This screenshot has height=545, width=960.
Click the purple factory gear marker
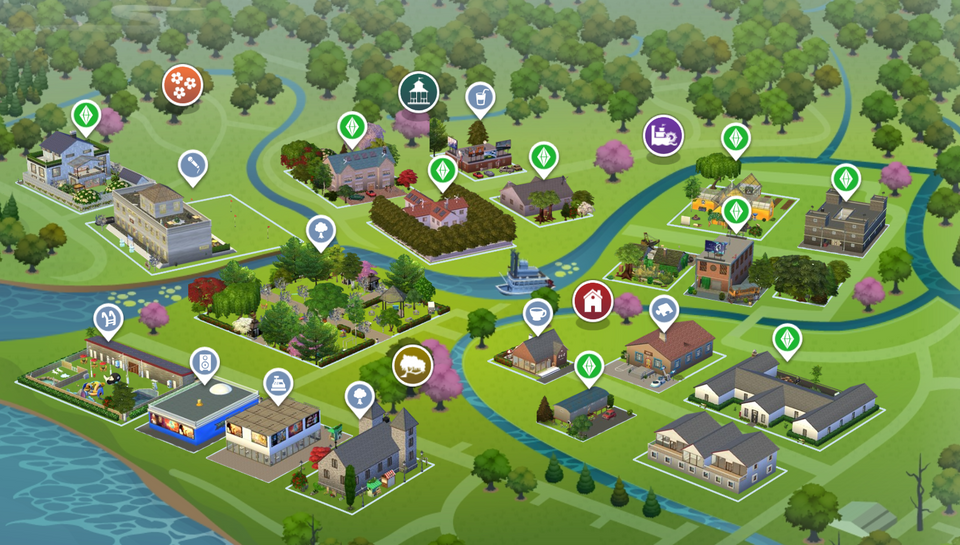click(x=662, y=135)
